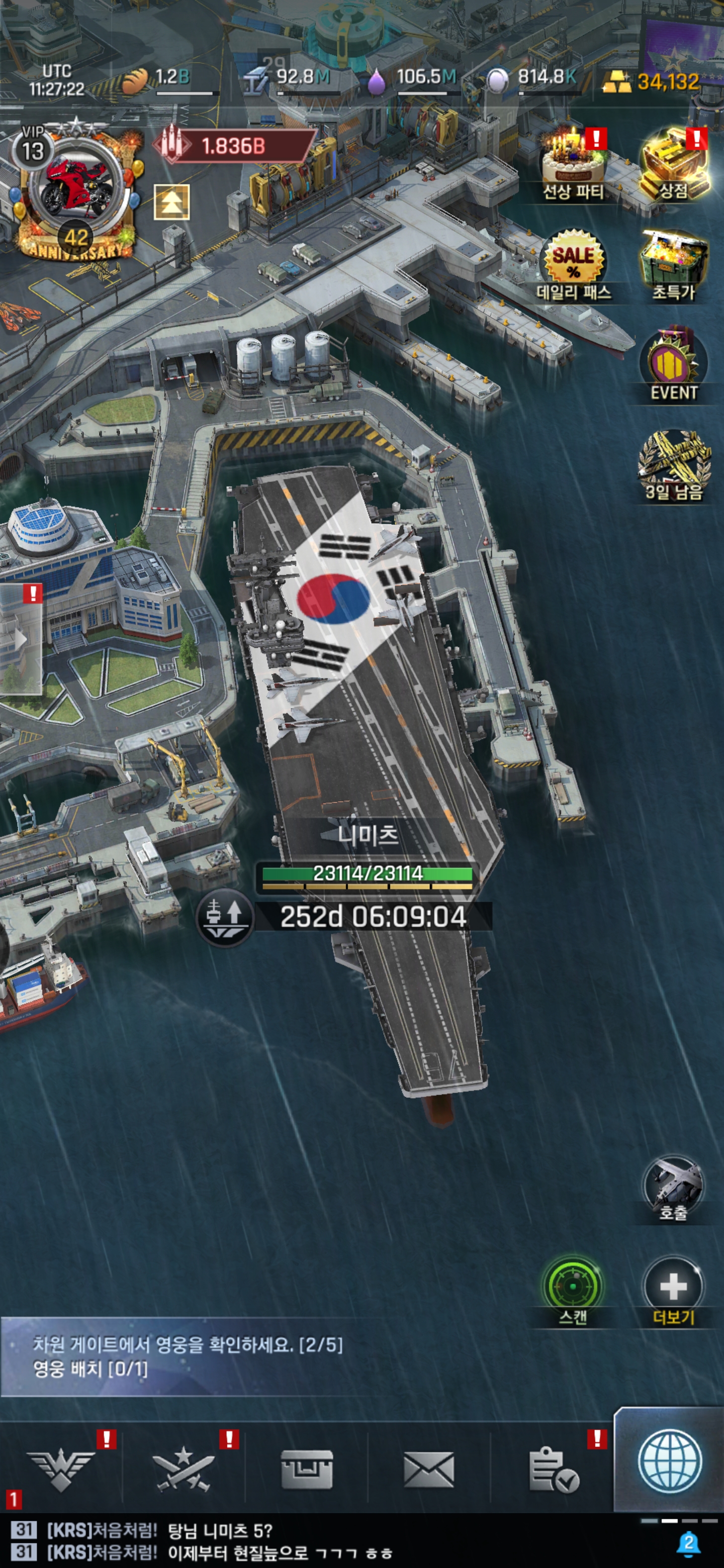Open the crossed swords star menu
Screen dimensions: 724x1568
click(184, 1469)
